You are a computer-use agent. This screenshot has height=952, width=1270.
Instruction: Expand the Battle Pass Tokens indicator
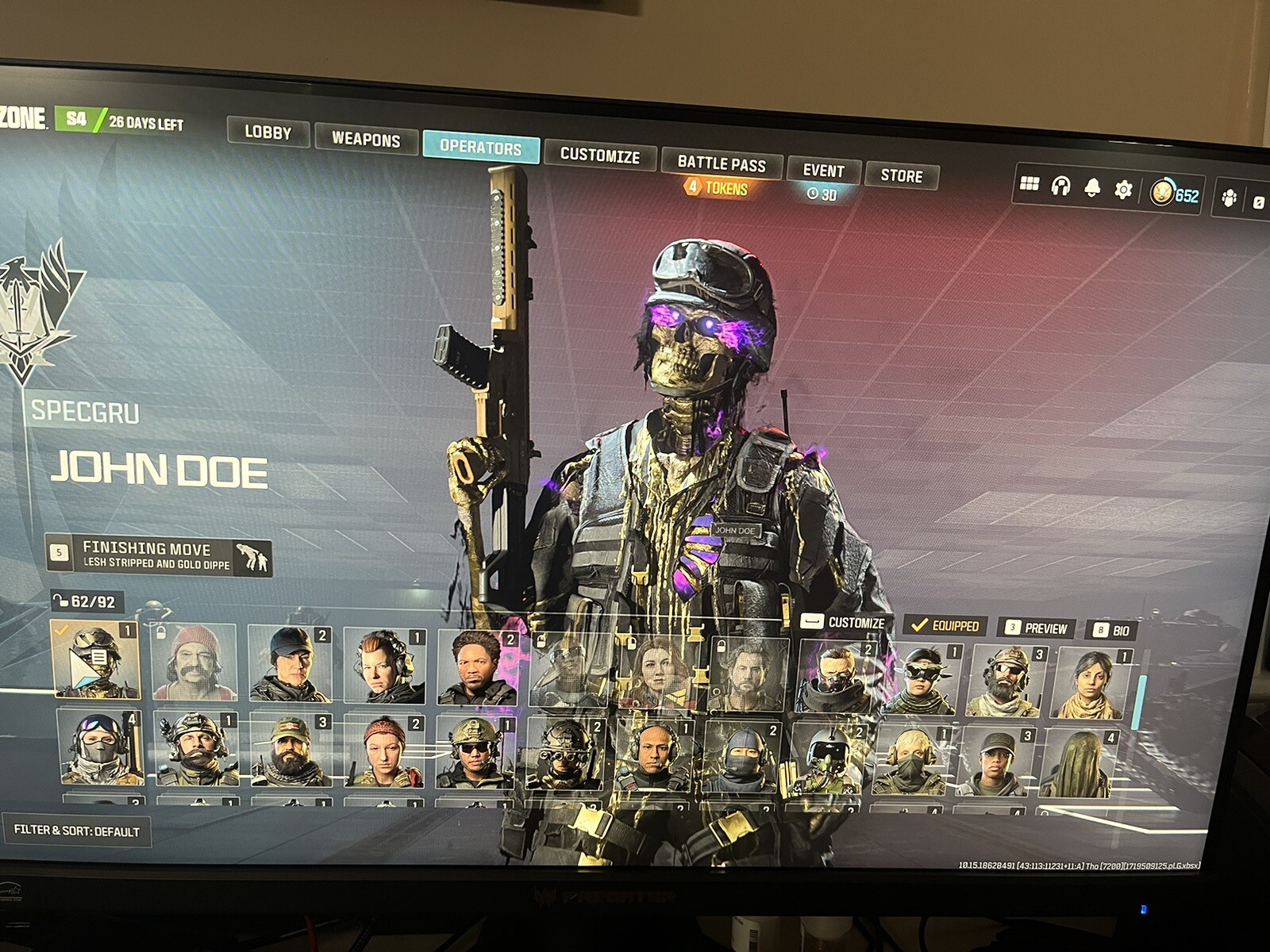(715, 189)
